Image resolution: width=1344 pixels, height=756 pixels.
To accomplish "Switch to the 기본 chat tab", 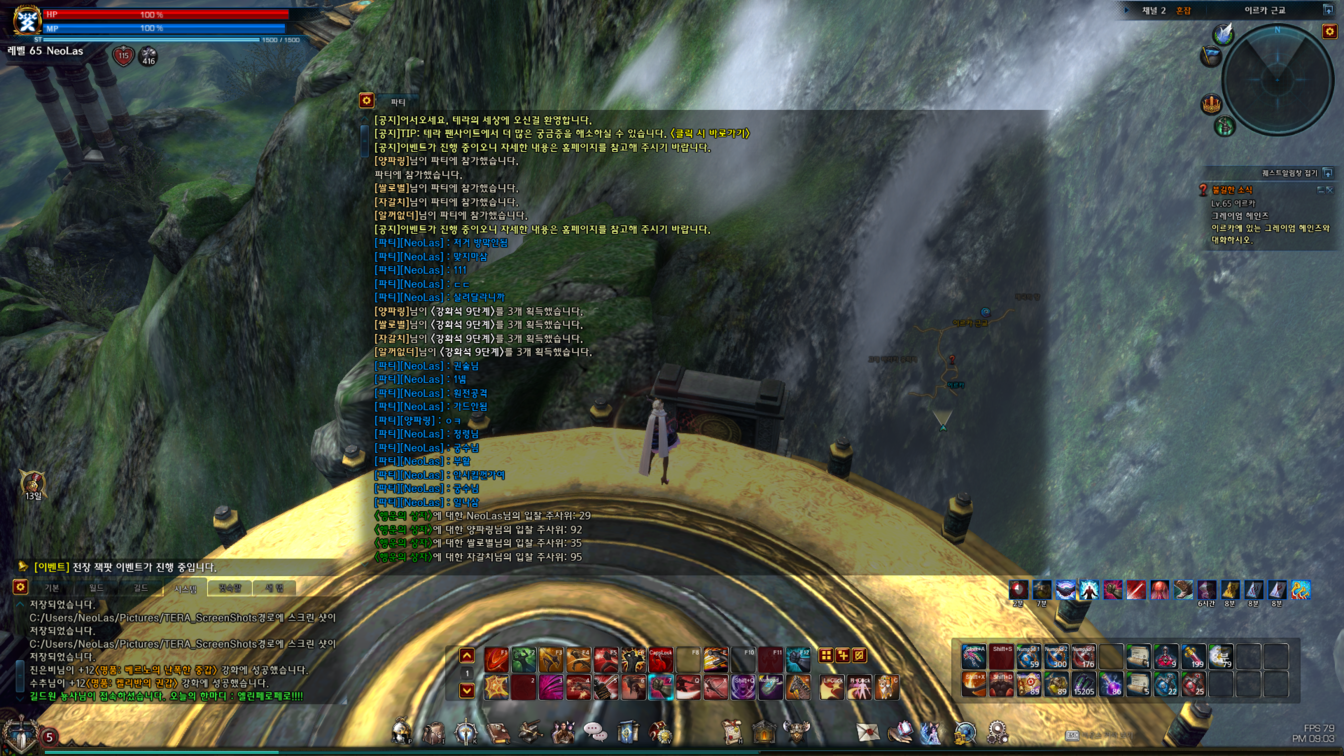I will click(52, 588).
